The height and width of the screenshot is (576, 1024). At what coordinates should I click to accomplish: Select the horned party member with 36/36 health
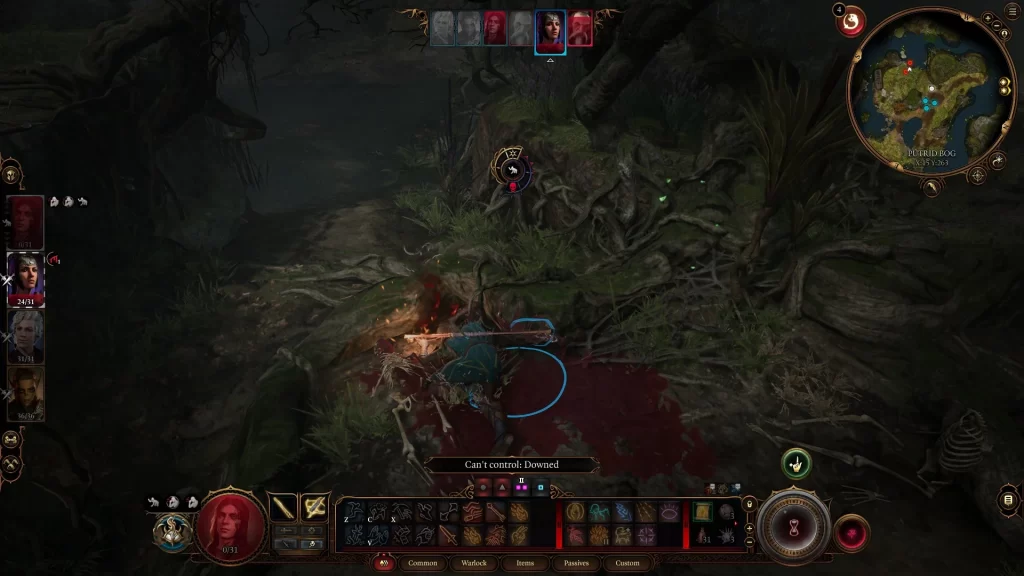click(27, 393)
